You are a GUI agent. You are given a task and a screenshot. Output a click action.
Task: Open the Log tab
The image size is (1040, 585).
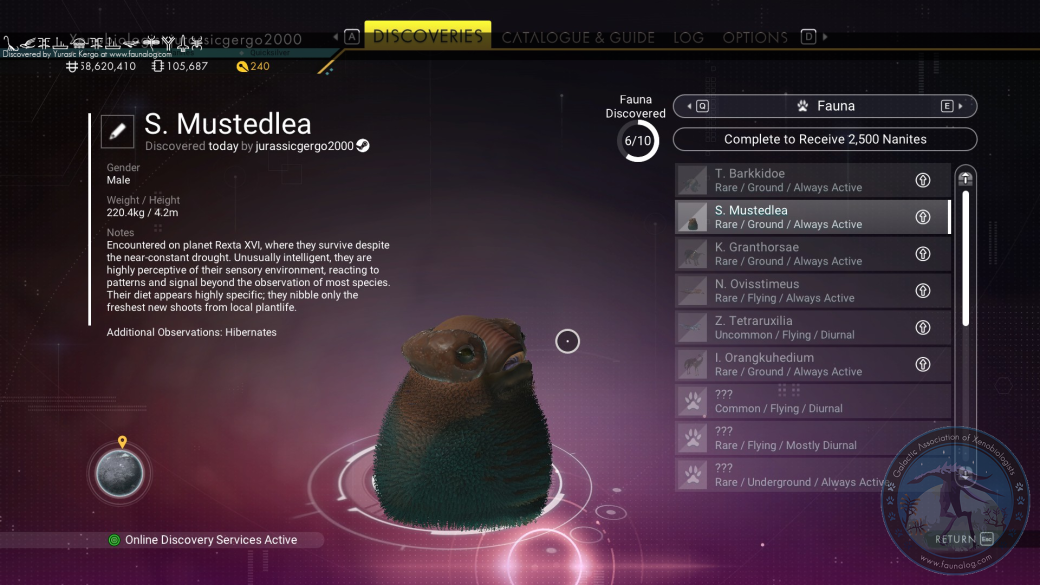coord(688,38)
